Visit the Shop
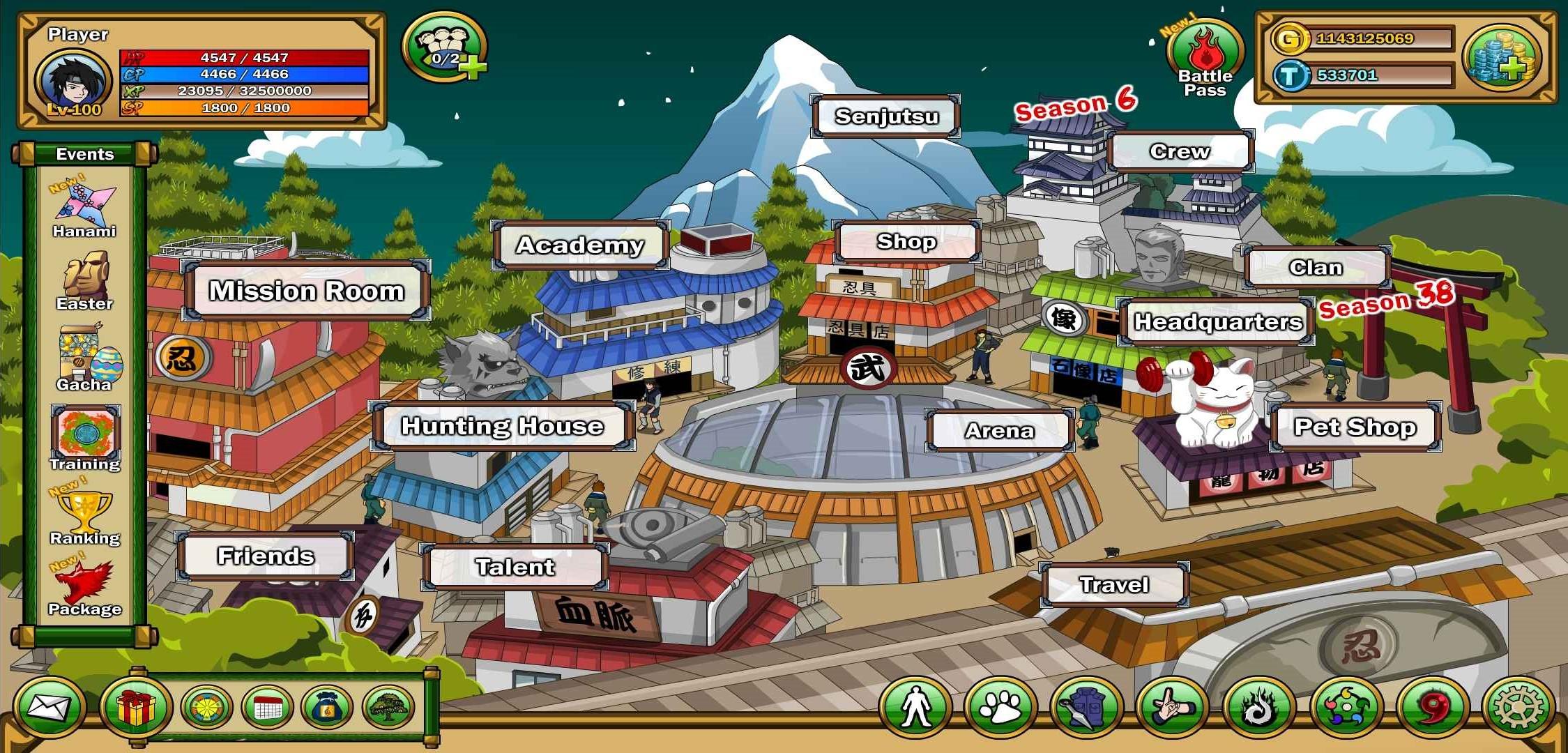Viewport: 1568px width, 753px height. pos(906,241)
